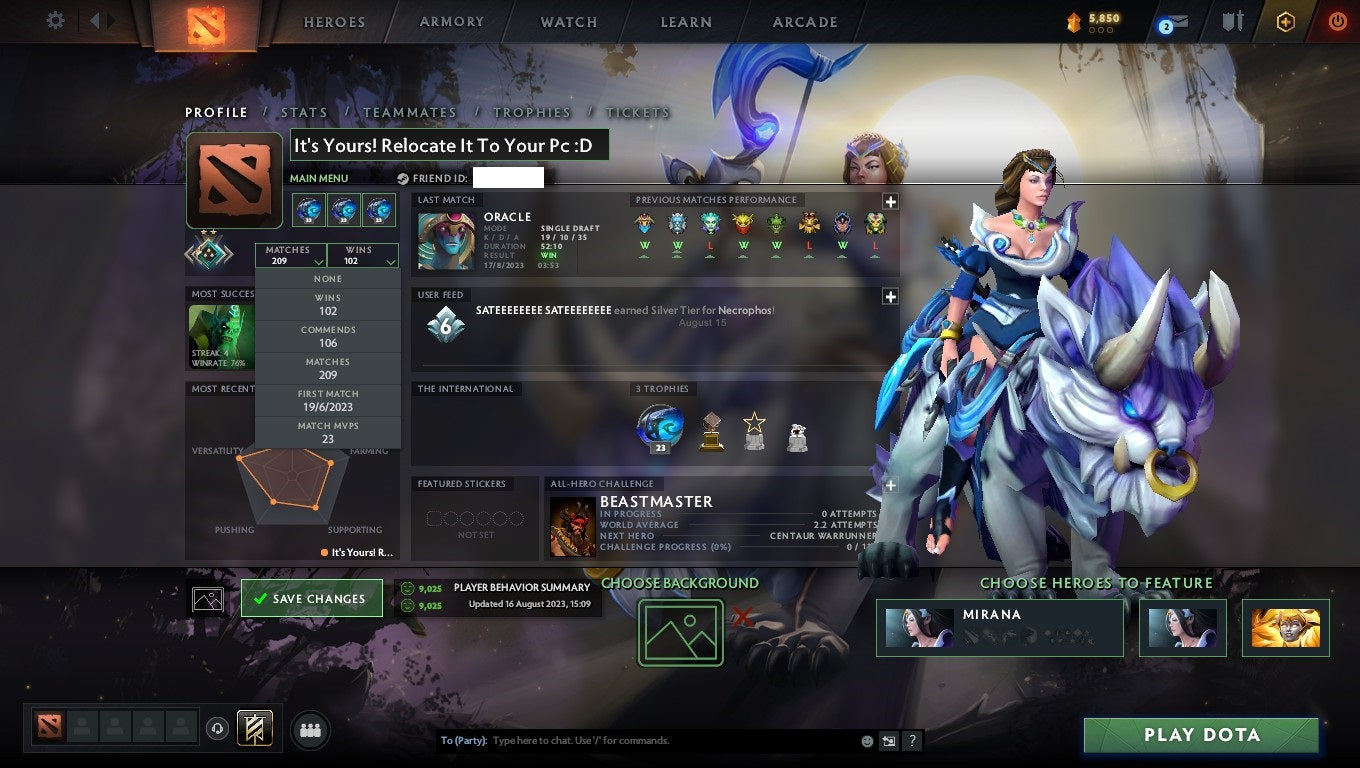Screen dimensions: 1360x768
Task: Open the WATCH menu
Action: (566, 21)
